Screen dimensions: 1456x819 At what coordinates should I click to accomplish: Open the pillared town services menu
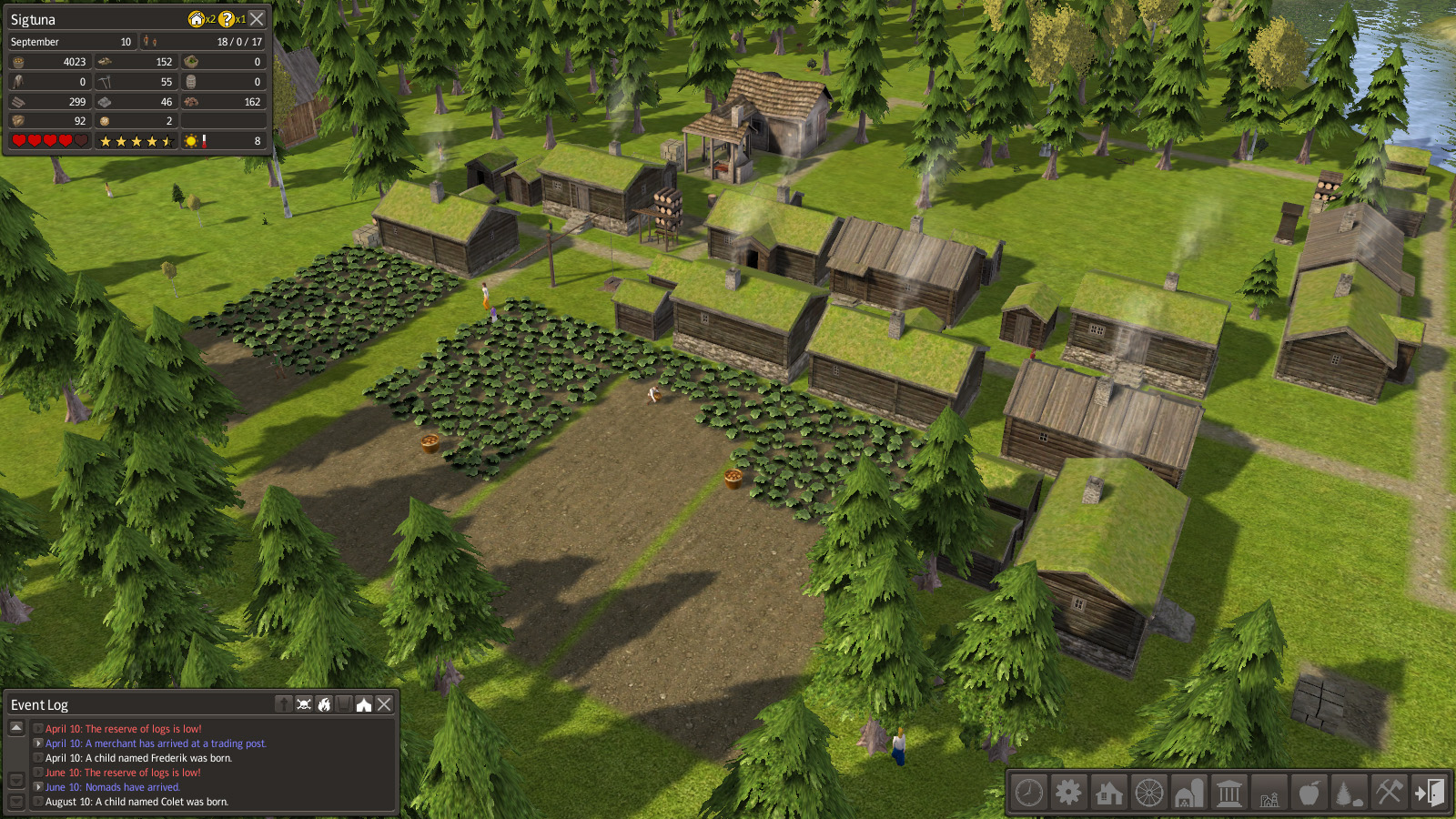pos(1229,793)
